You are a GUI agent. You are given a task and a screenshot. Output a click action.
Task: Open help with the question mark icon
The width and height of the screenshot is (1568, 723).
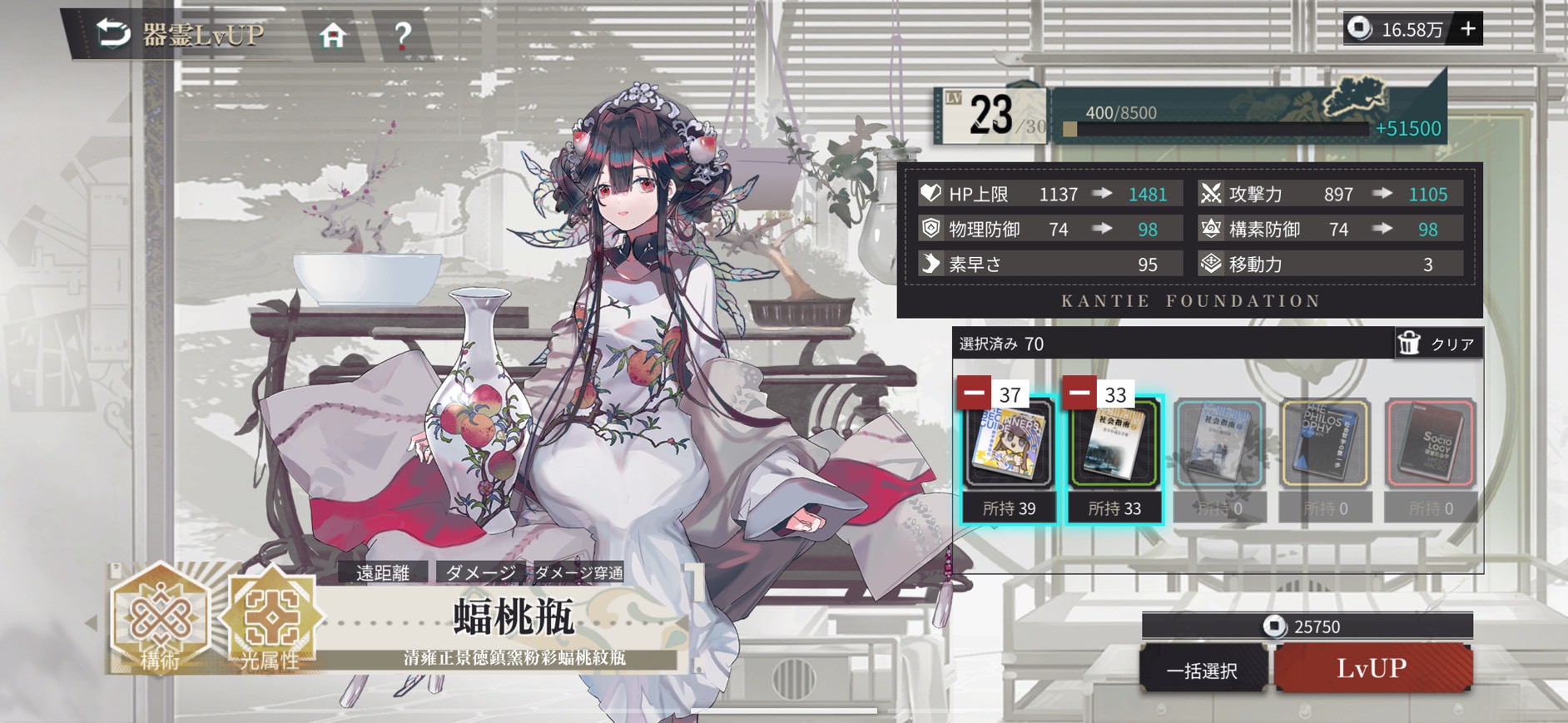coord(403,35)
